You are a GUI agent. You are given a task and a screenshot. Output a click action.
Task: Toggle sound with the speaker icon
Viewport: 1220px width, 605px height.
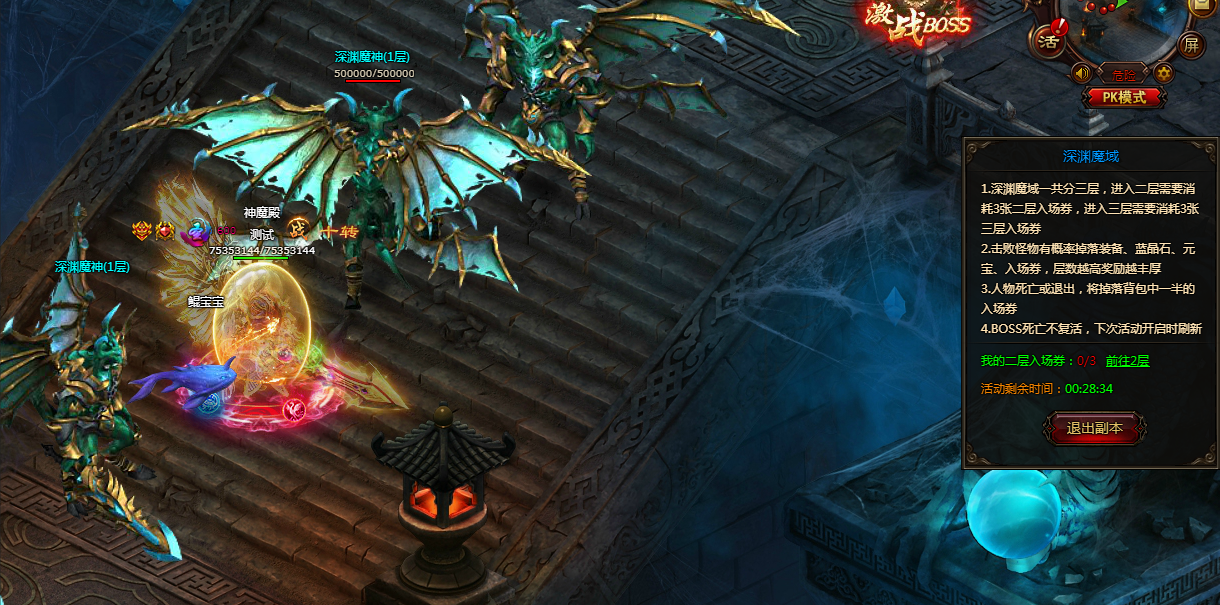1080,73
